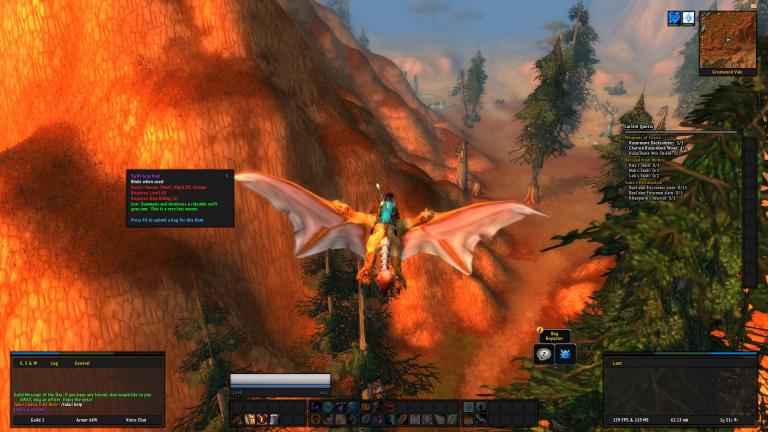This screenshot has width=768, height=432.
Task: Switch to the General chat tab
Action: click(x=82, y=363)
